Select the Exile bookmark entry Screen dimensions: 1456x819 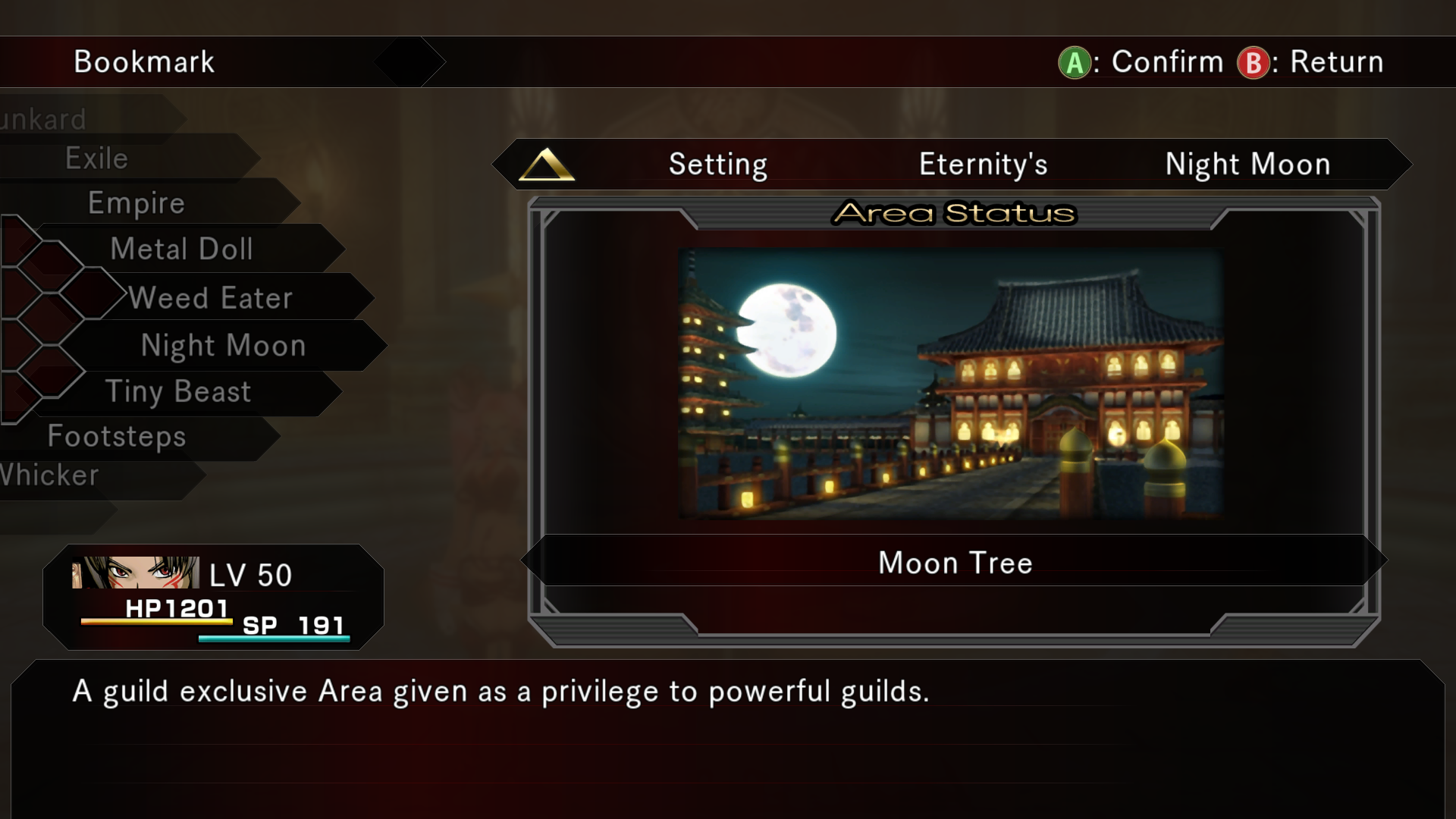tap(97, 158)
